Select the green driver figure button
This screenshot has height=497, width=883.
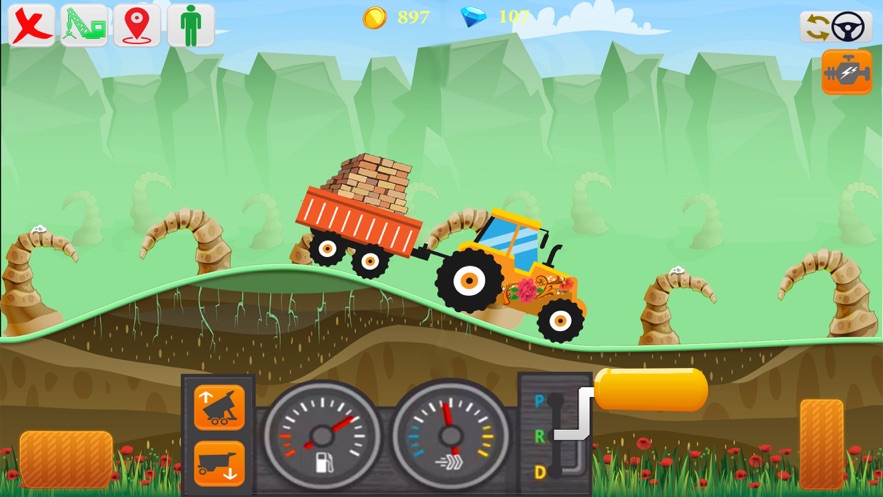click(190, 26)
